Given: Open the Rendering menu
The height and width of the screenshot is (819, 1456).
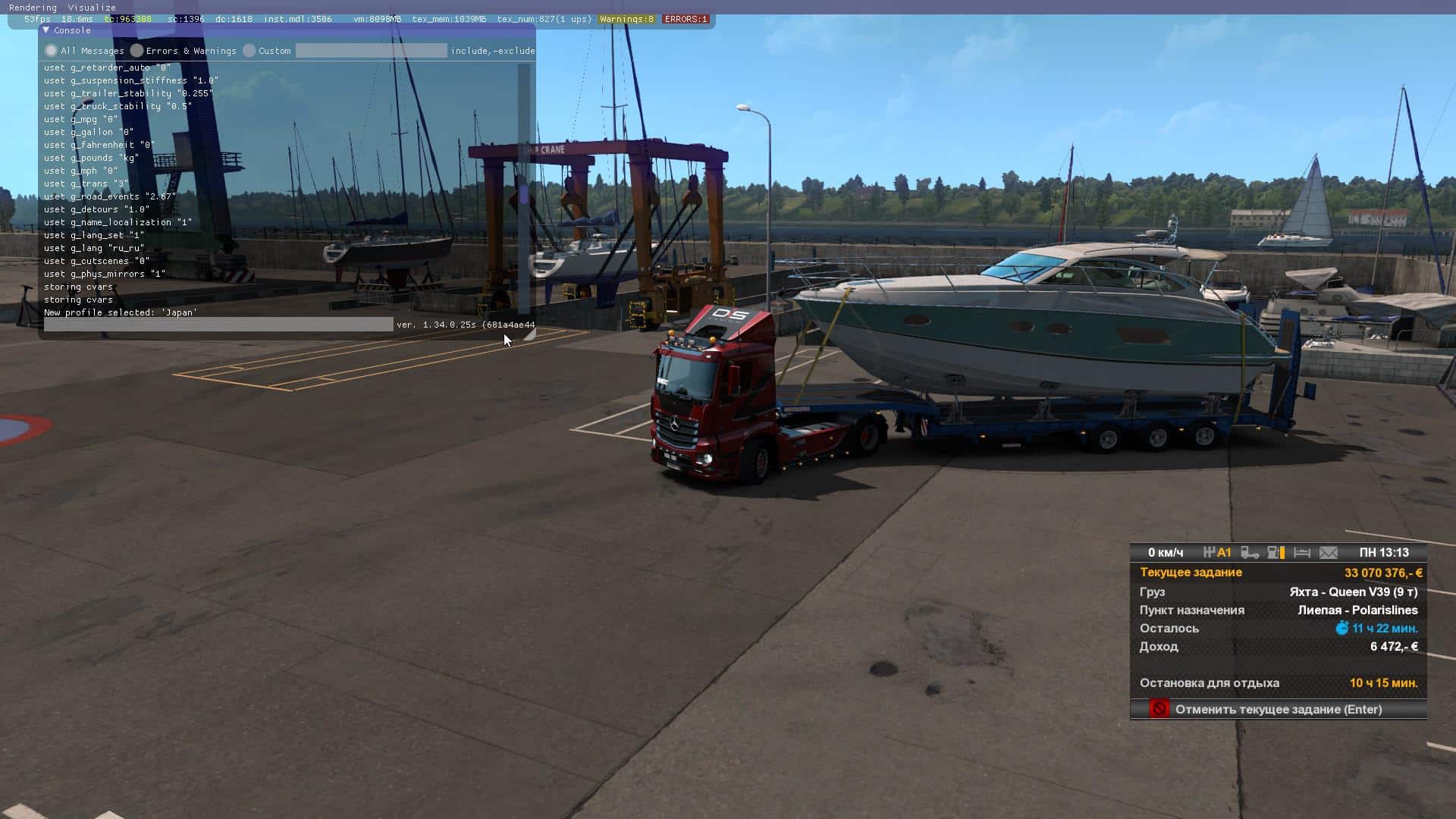Looking at the screenshot, I should [x=33, y=8].
